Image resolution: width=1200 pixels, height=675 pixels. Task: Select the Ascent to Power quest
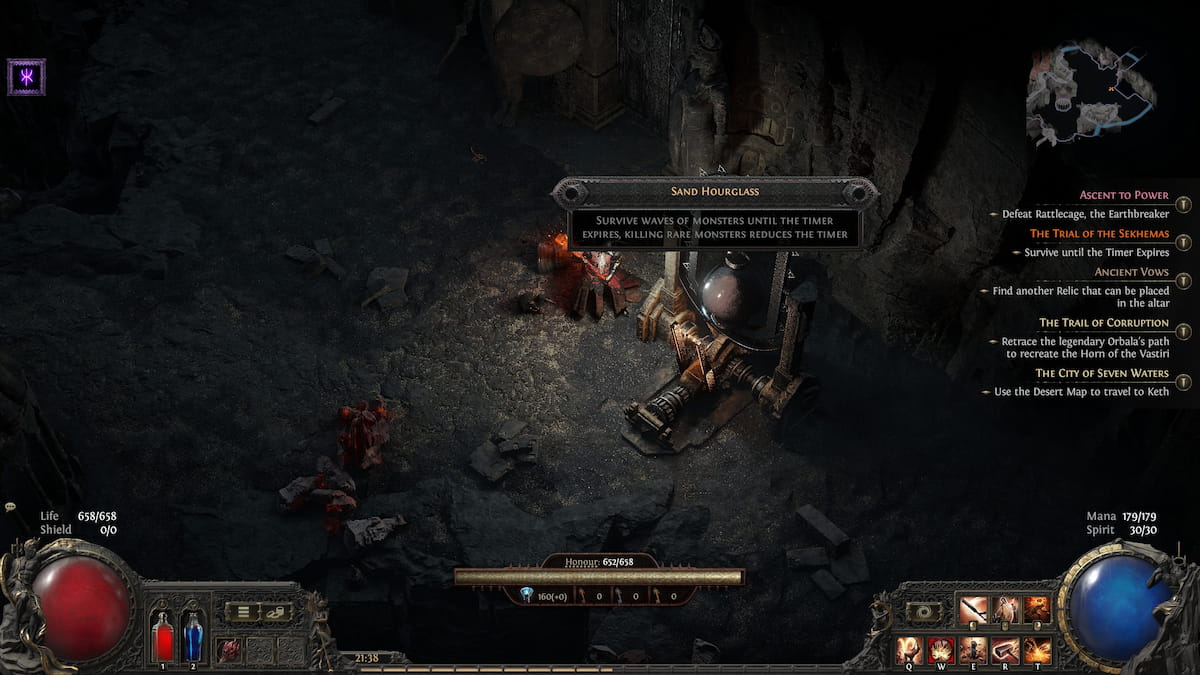click(x=1124, y=195)
